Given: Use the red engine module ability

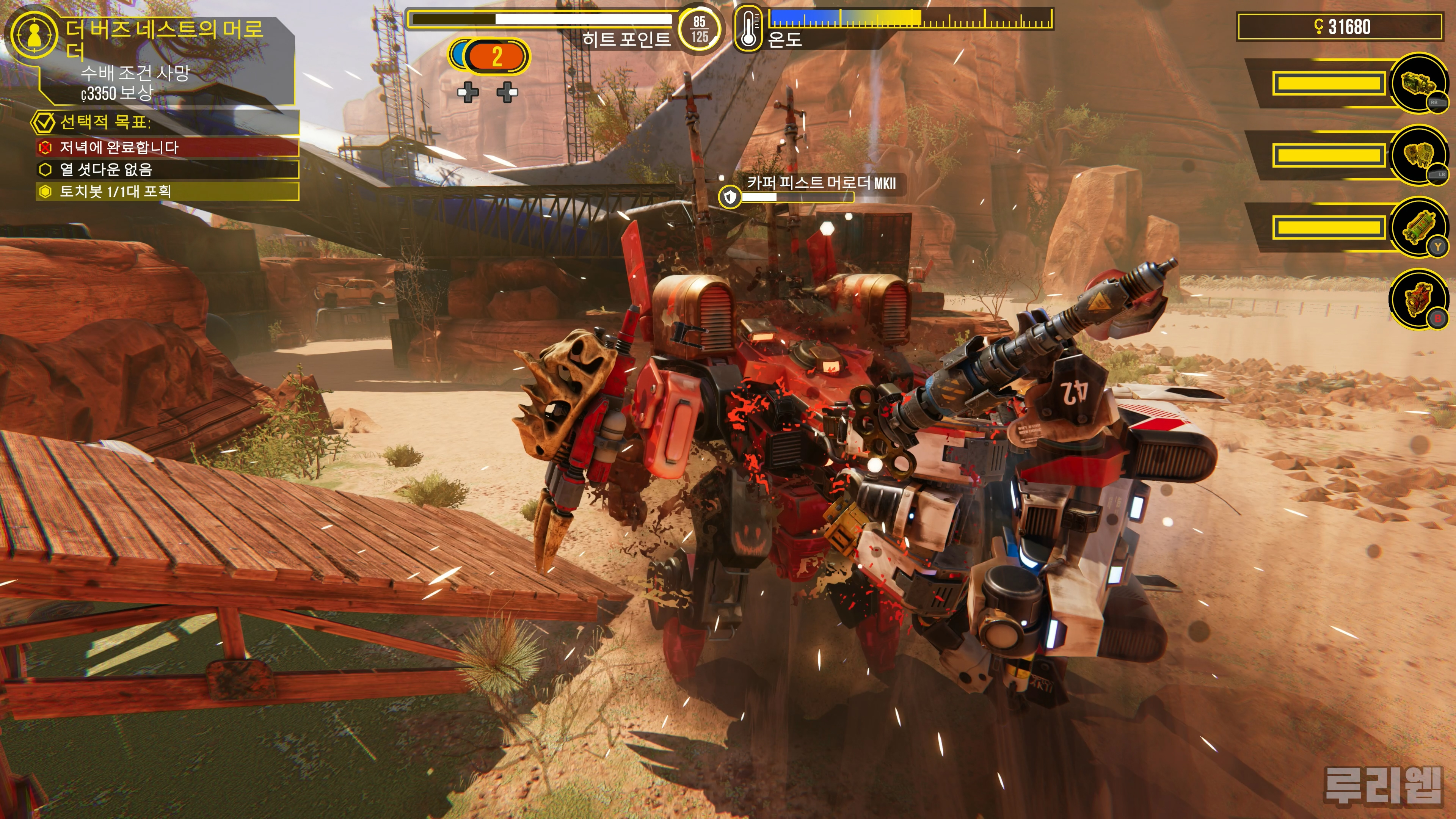Looking at the screenshot, I should (x=1418, y=299).
